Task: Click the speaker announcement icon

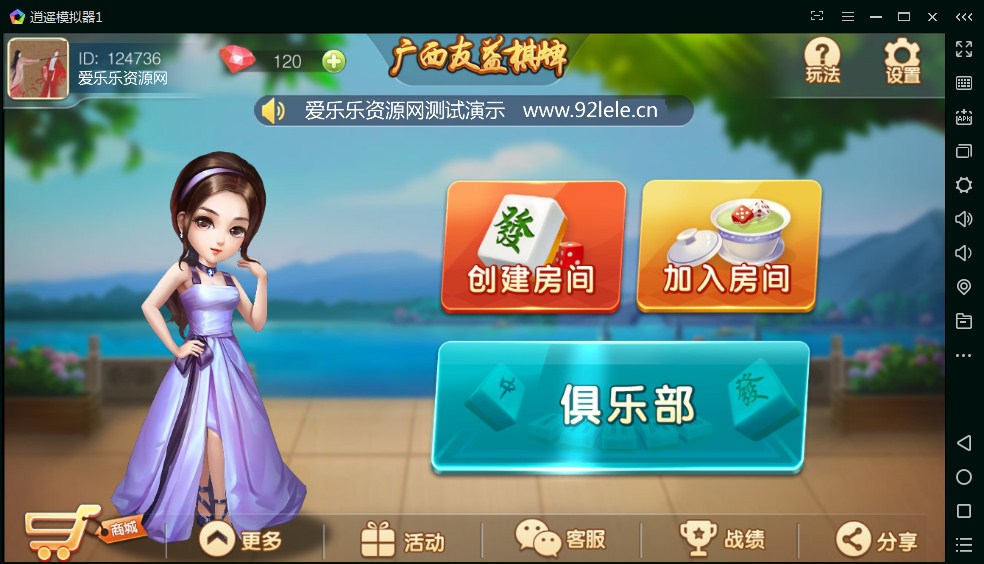Action: click(272, 110)
